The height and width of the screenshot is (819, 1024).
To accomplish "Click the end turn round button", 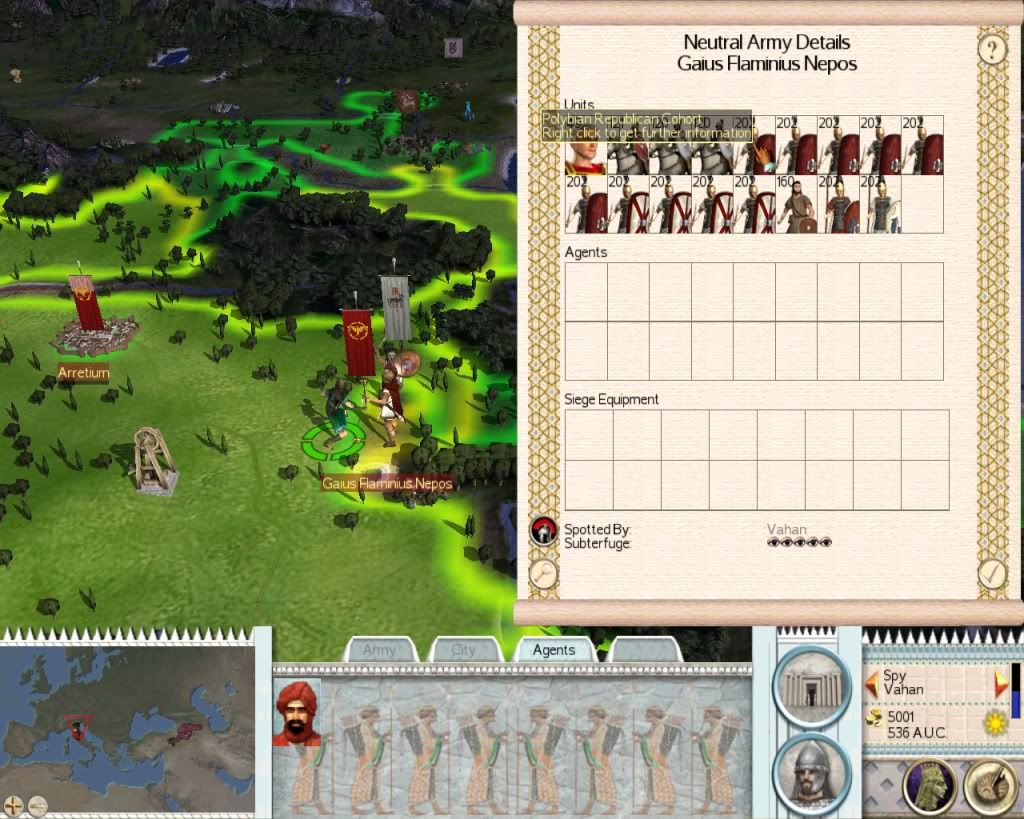I will [x=990, y=787].
